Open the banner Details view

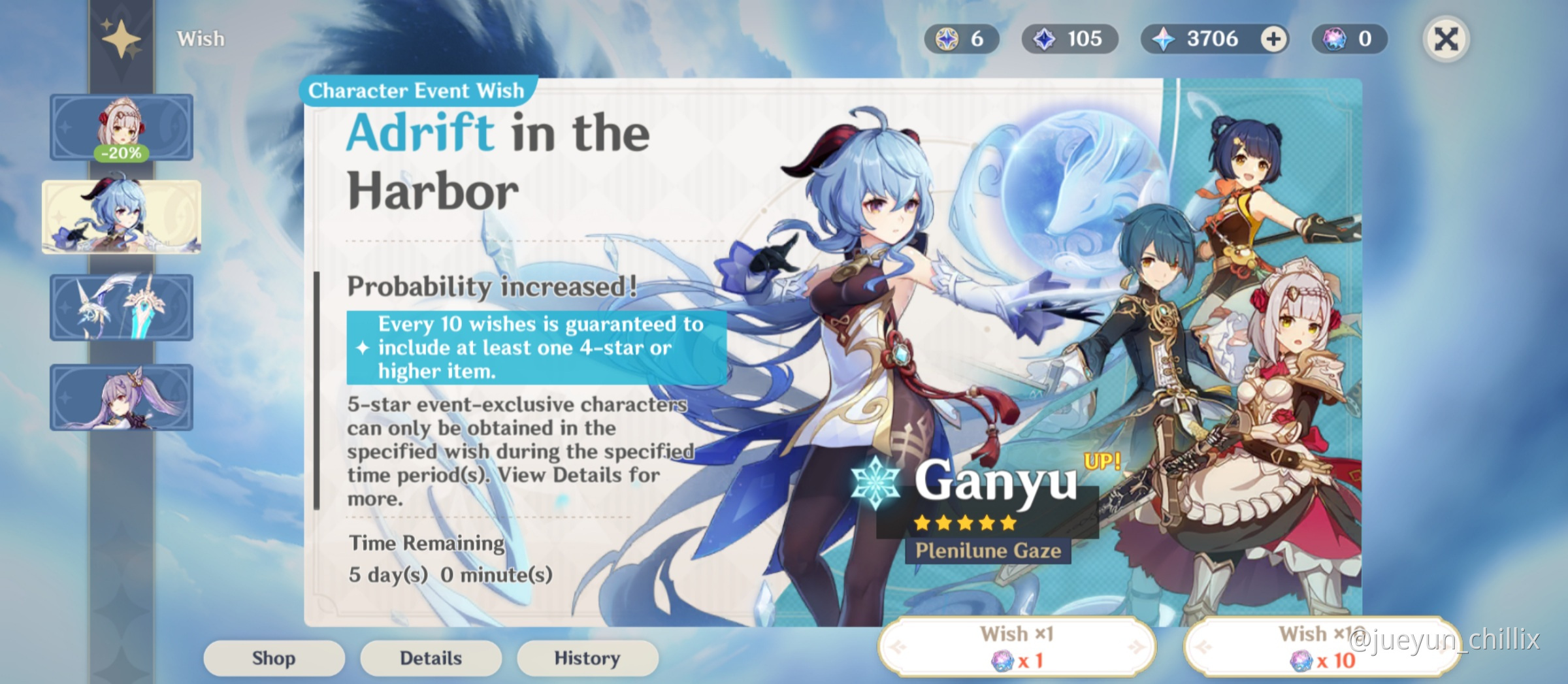(430, 658)
